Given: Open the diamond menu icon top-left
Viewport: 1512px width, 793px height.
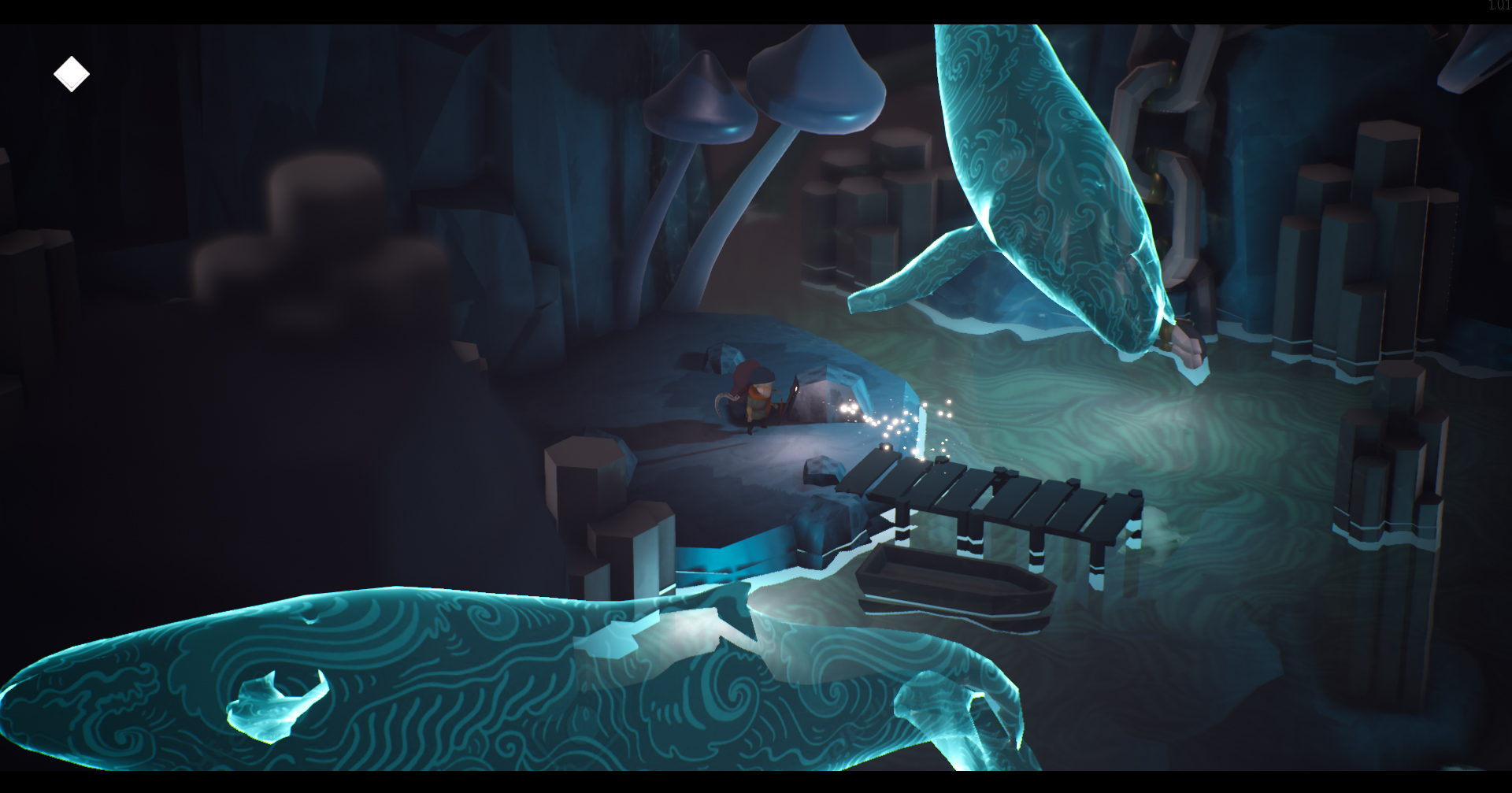Looking at the screenshot, I should (72, 73).
